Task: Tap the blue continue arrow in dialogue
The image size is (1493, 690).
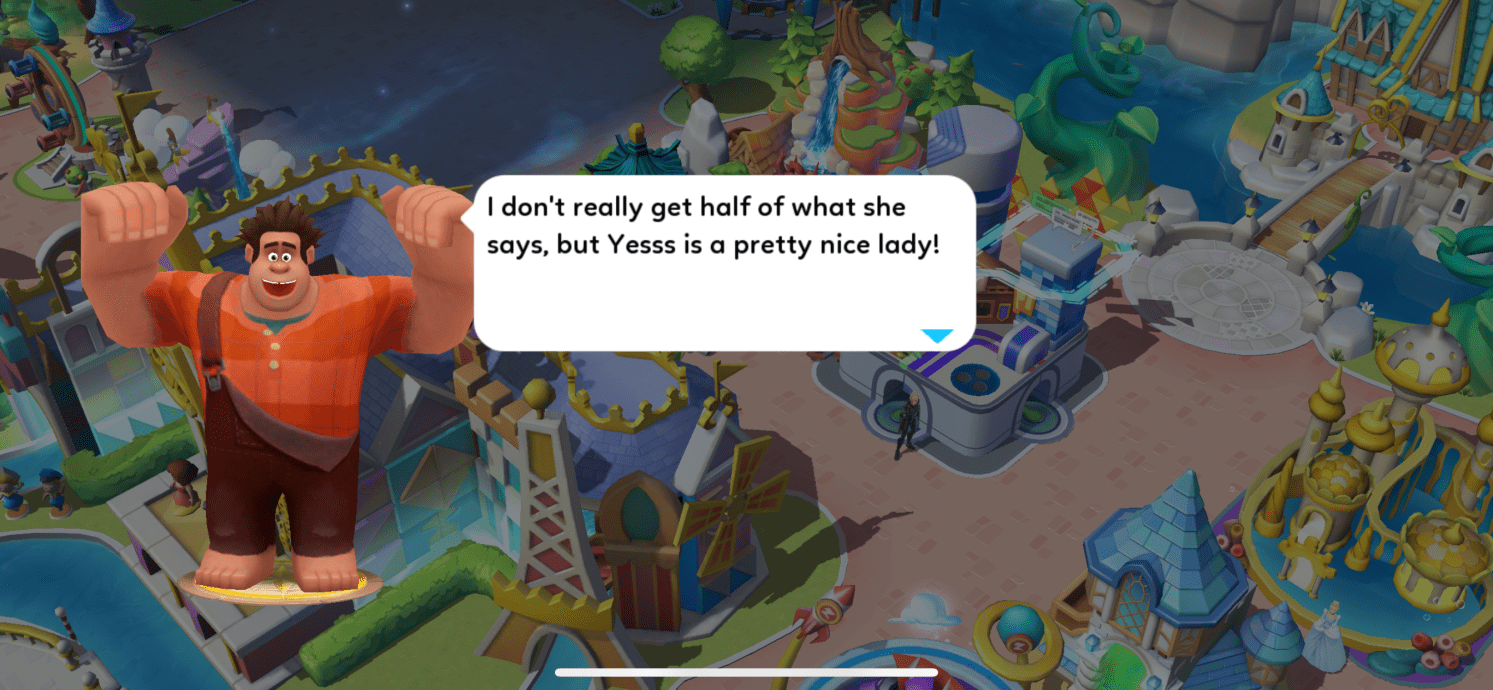Action: (x=937, y=336)
